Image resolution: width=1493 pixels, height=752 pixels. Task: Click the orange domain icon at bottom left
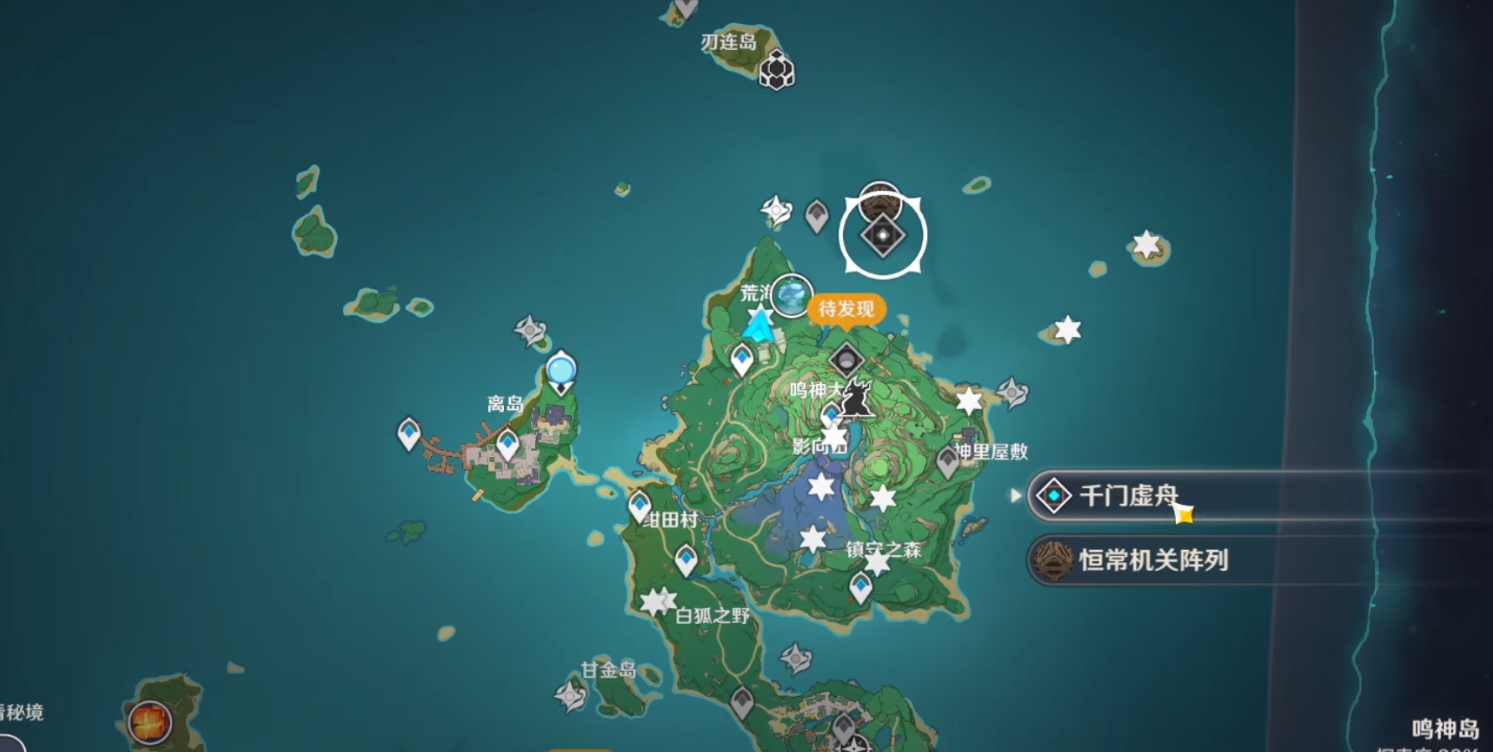[149, 720]
